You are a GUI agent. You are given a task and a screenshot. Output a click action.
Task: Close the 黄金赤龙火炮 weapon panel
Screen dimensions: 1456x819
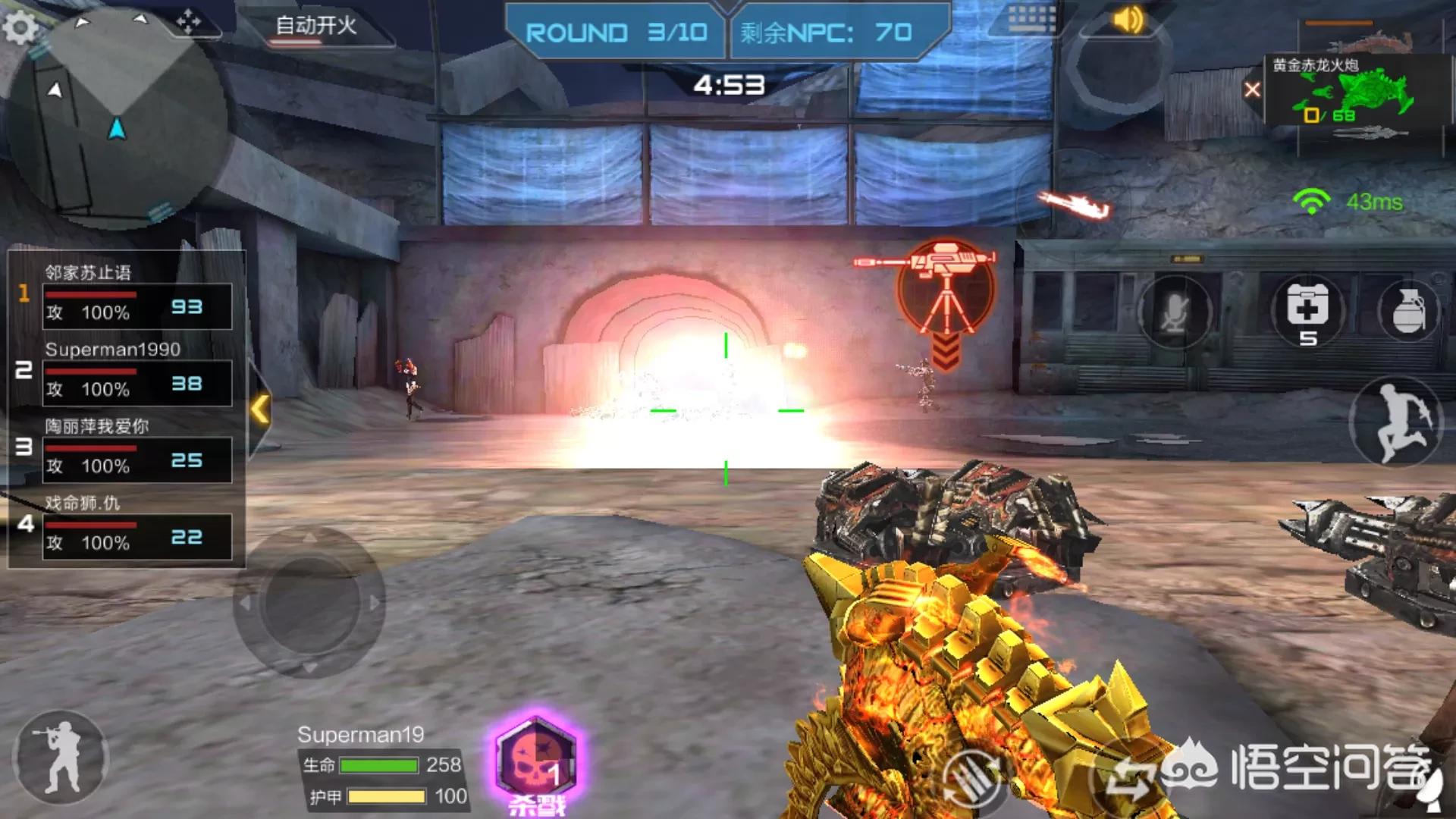[1252, 90]
